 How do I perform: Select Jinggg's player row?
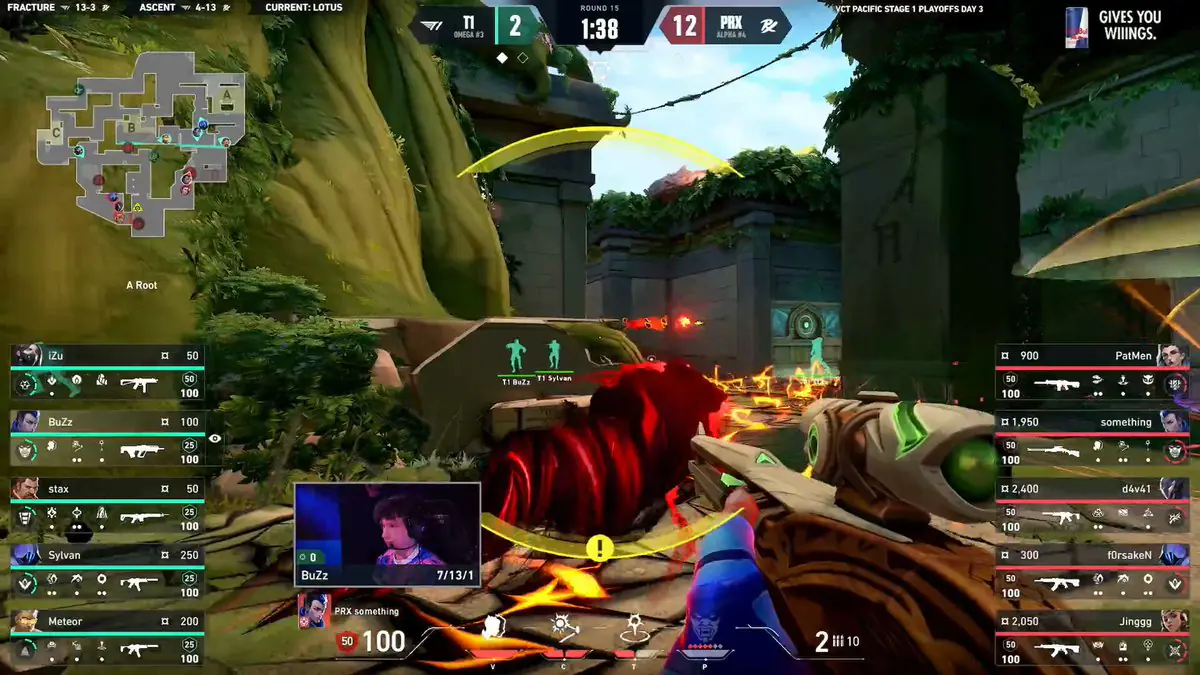(1092, 638)
